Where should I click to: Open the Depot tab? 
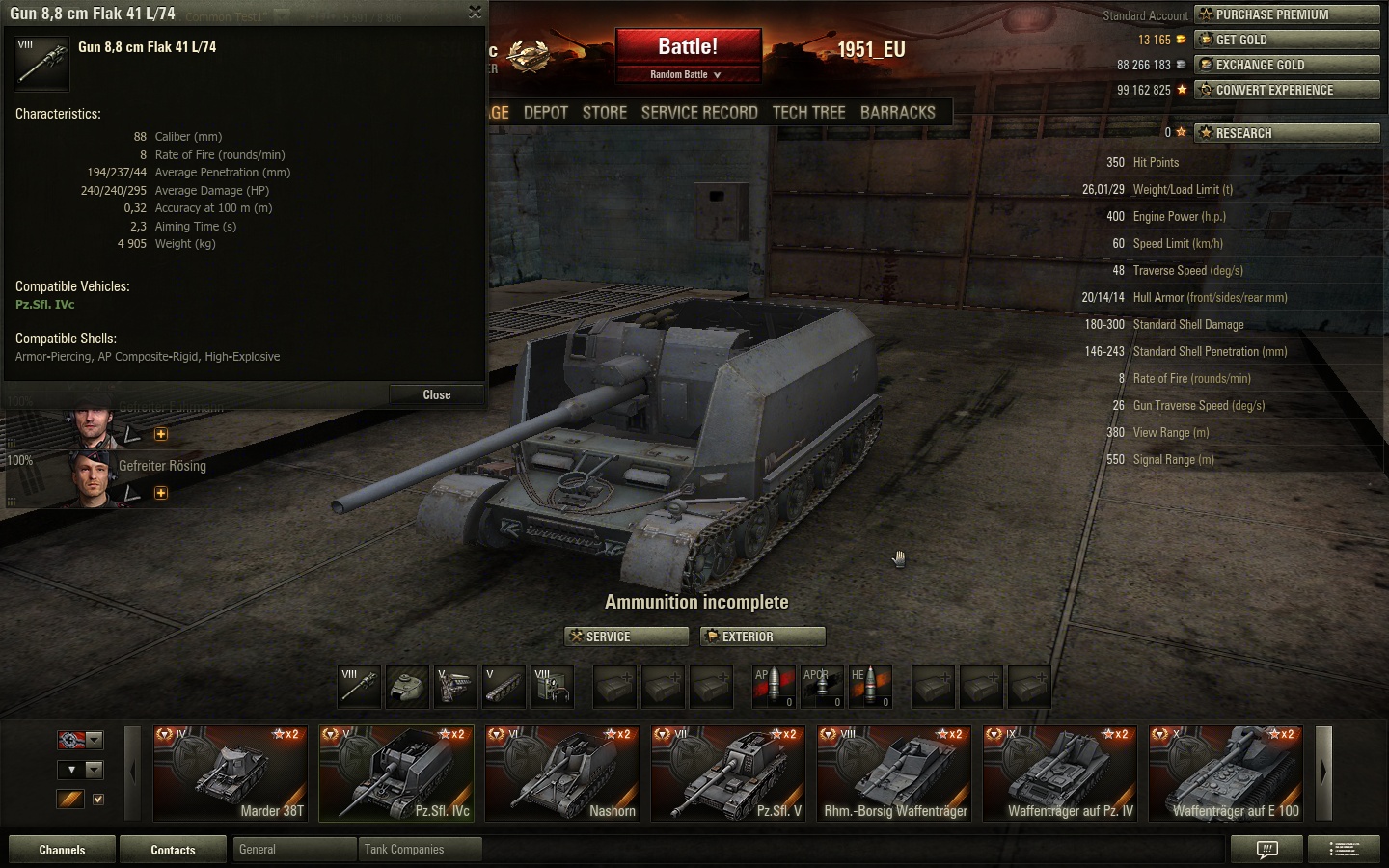tap(546, 112)
